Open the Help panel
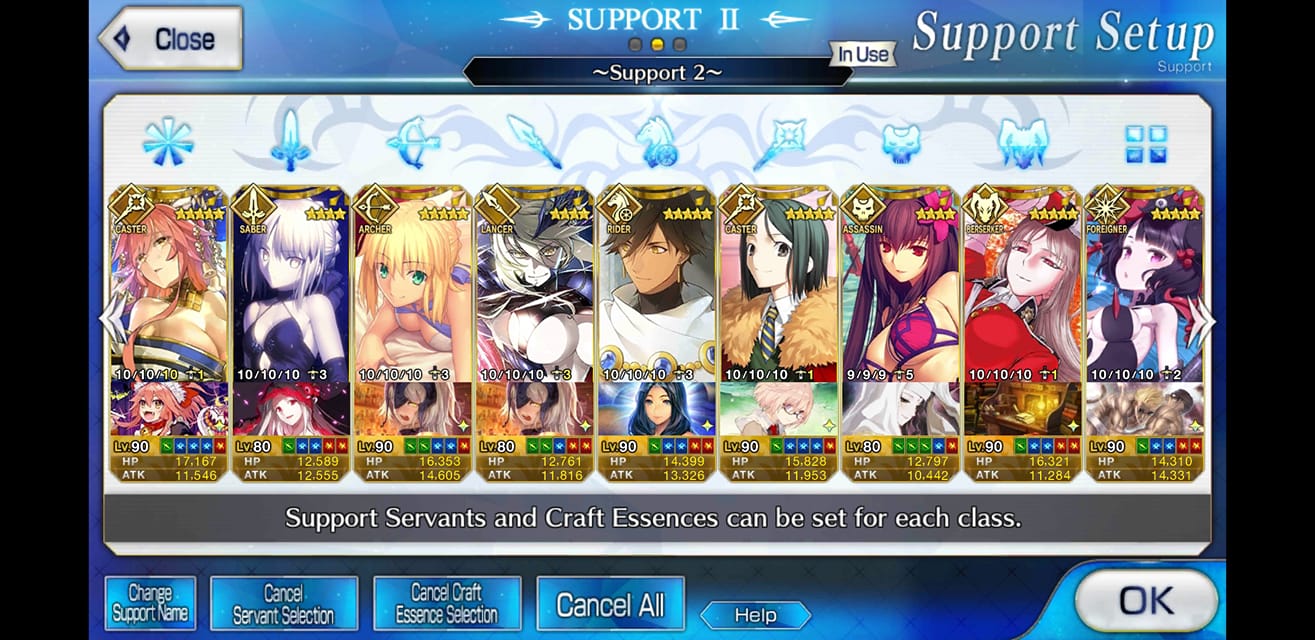Image resolution: width=1315 pixels, height=640 pixels. tap(755, 615)
